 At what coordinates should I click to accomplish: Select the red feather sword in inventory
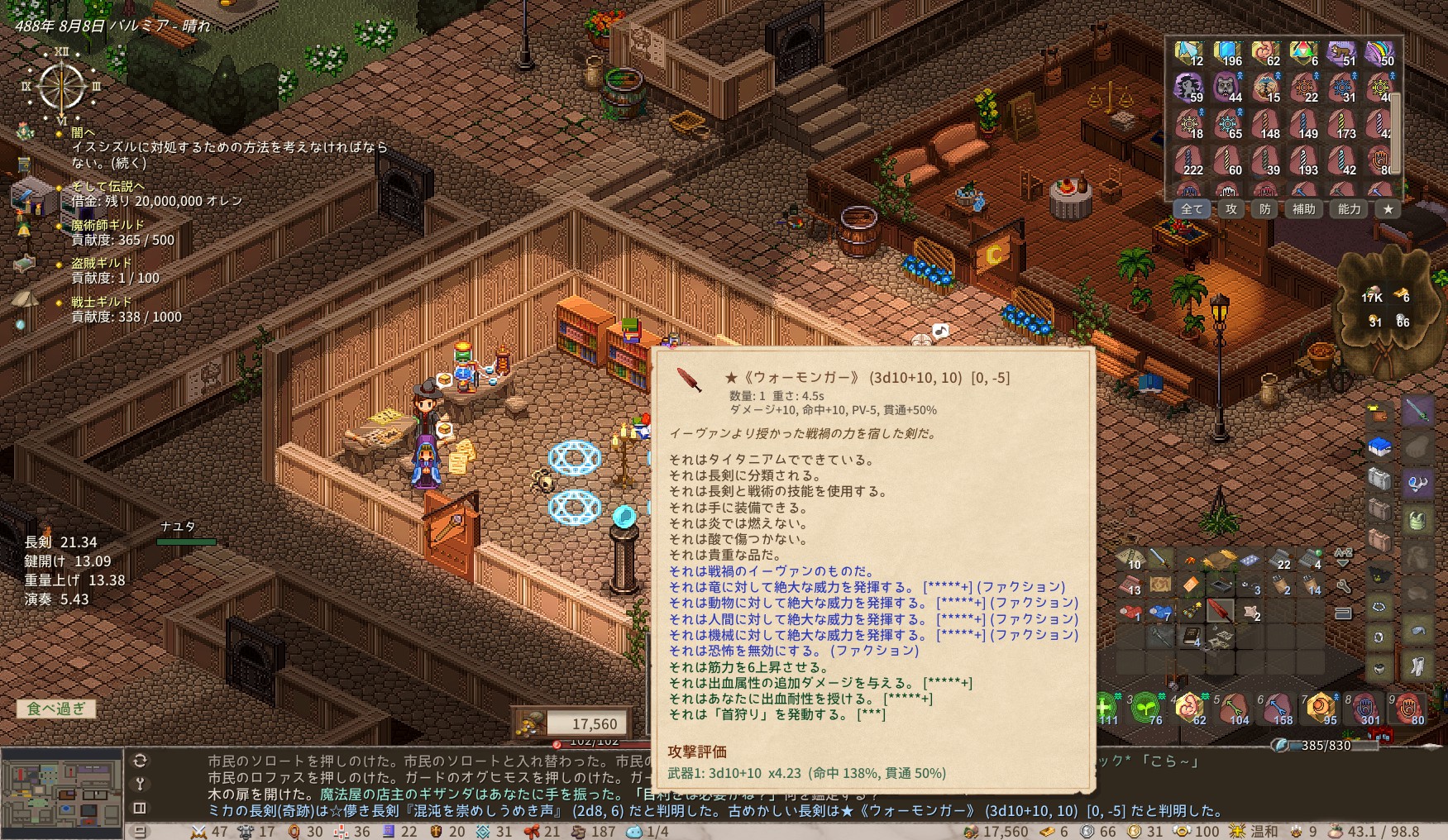point(1220,611)
